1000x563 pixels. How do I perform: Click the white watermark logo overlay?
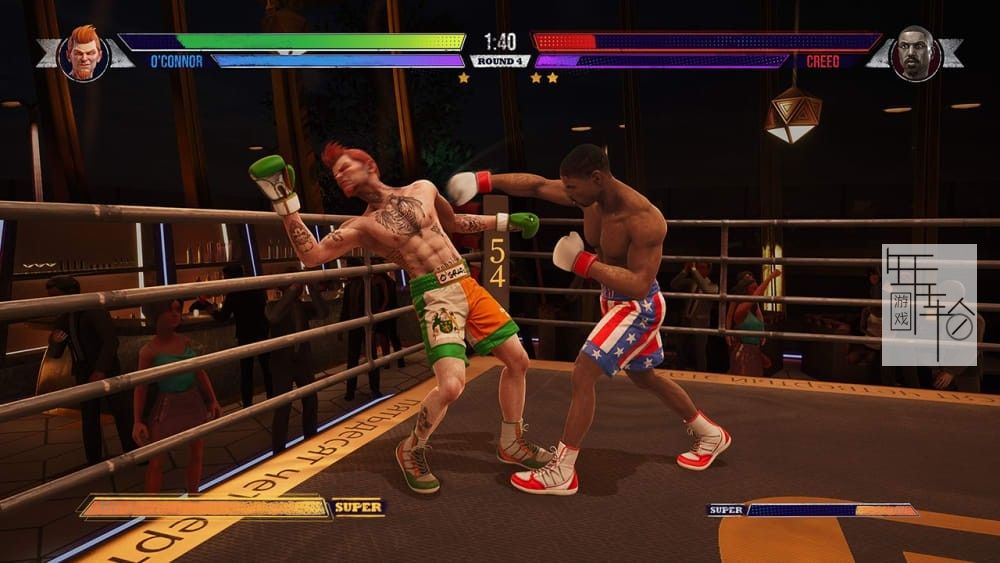pyautogui.click(x=929, y=304)
